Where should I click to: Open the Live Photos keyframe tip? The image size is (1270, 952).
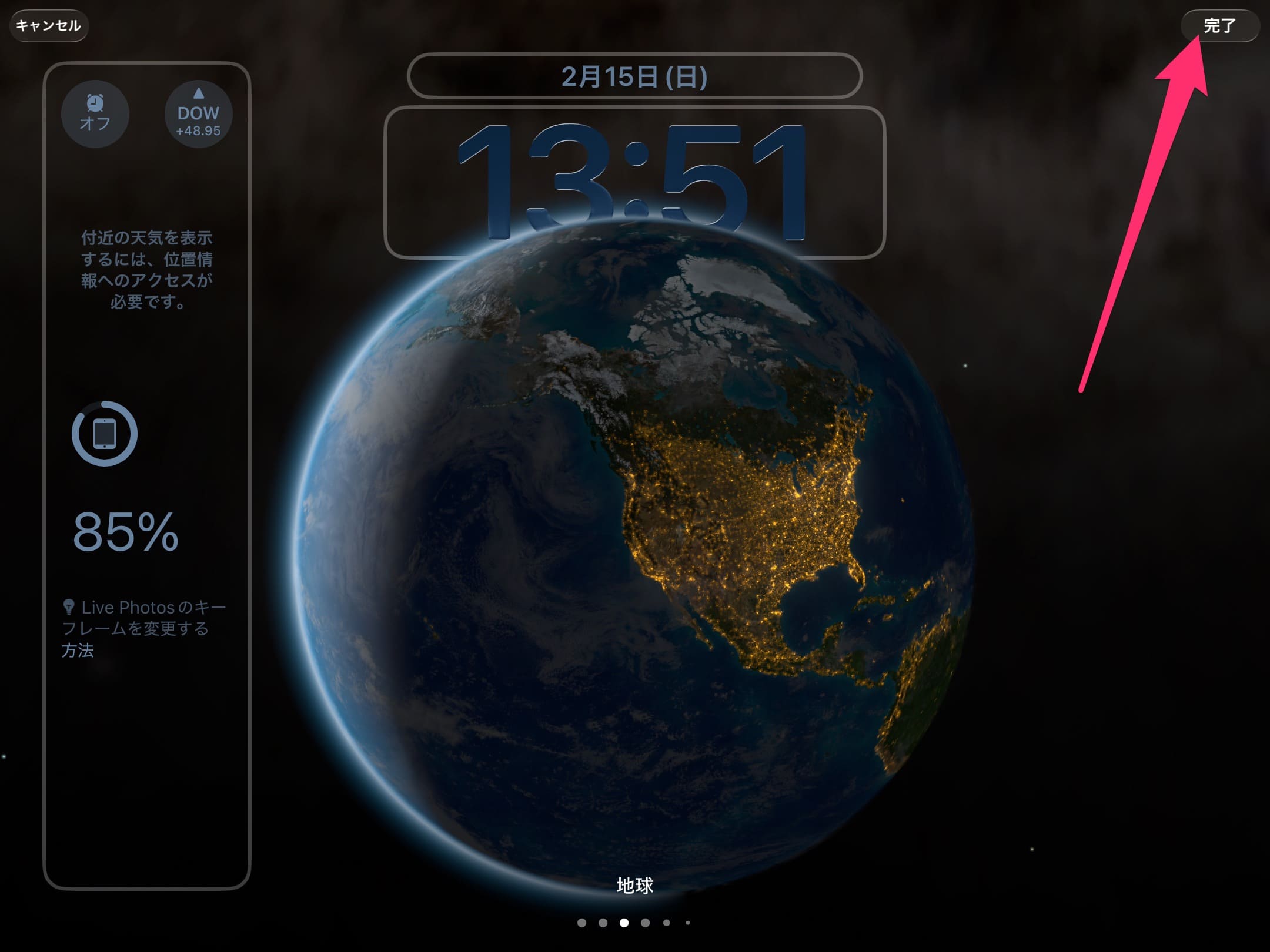click(x=143, y=628)
